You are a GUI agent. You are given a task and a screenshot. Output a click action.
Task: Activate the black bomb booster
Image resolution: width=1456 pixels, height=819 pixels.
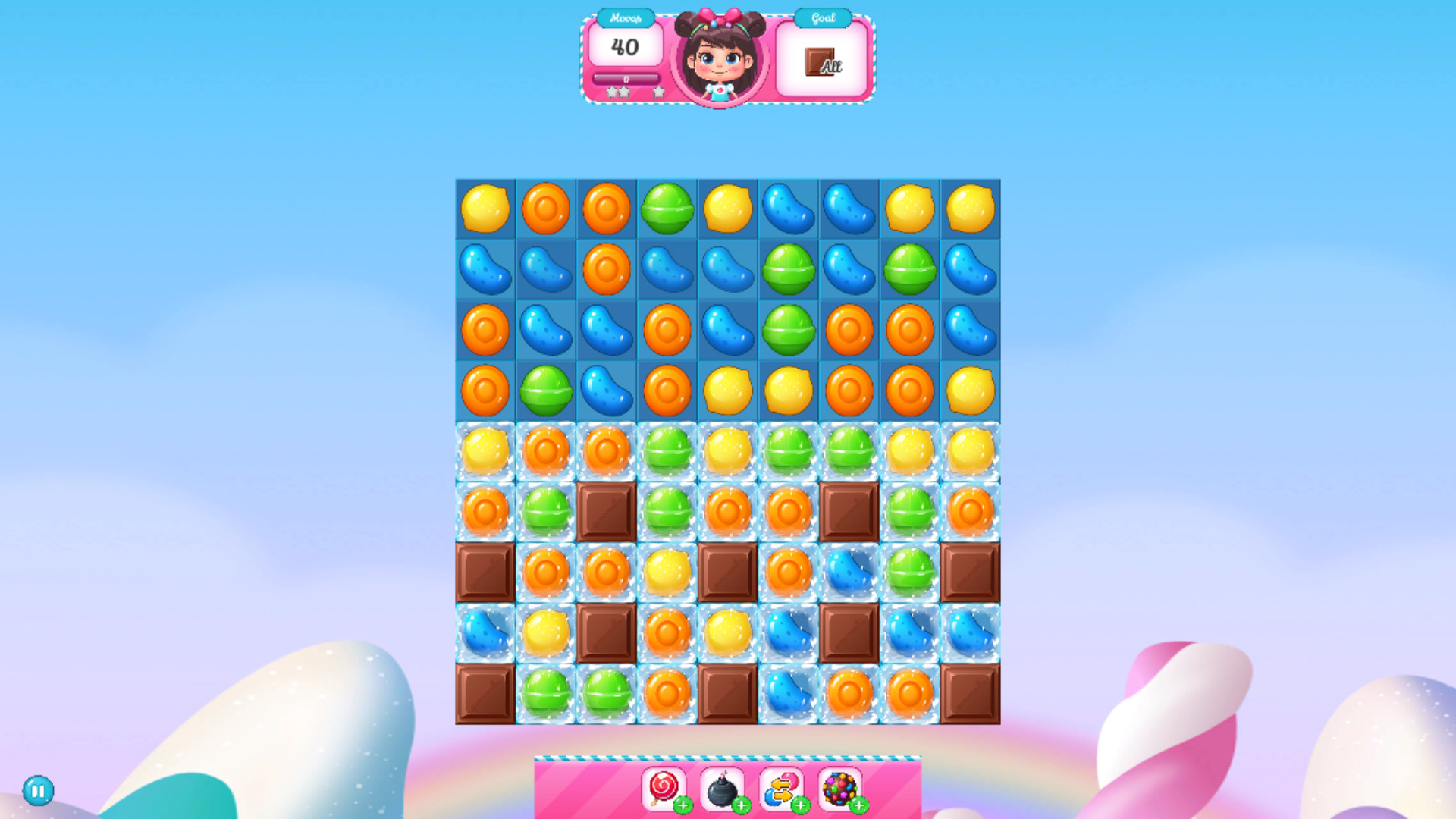click(722, 789)
